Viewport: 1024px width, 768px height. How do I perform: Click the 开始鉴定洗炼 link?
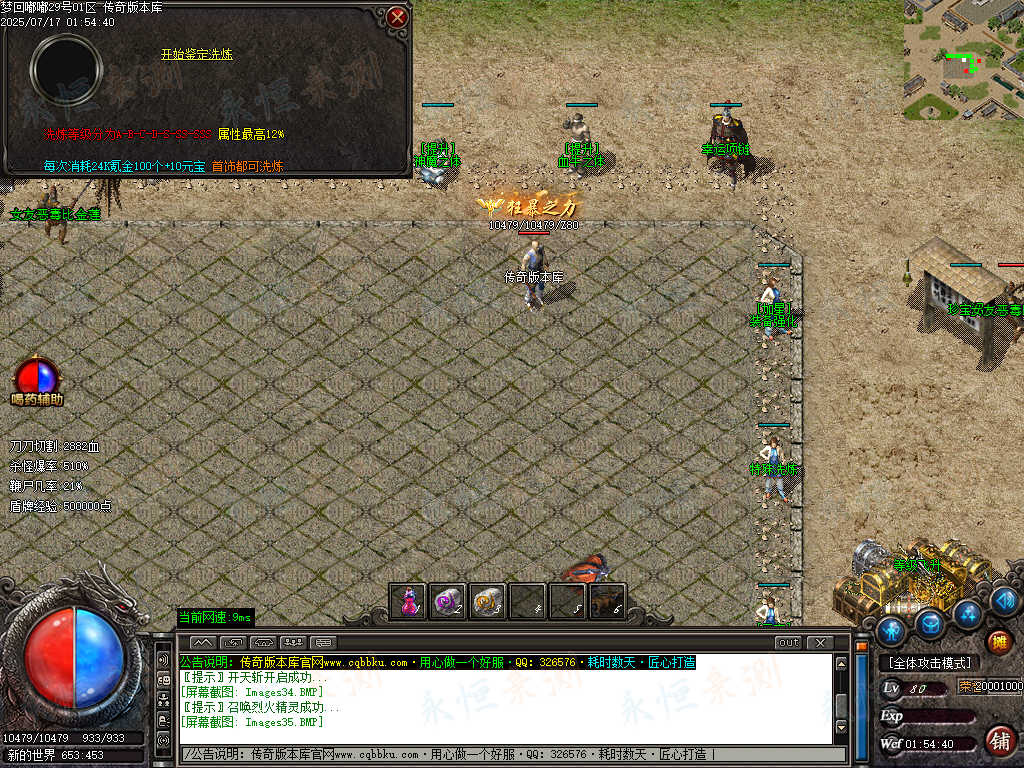click(x=197, y=54)
